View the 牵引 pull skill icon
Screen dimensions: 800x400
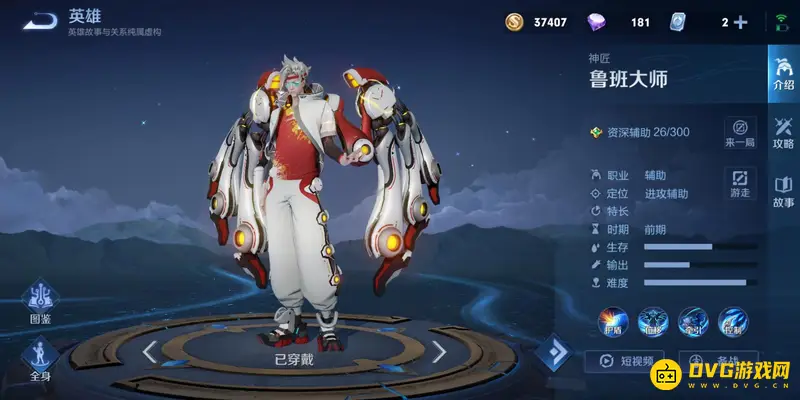point(695,322)
